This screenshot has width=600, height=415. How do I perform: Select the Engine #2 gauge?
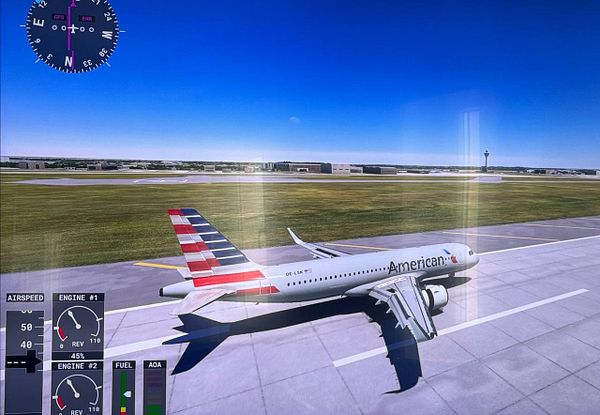pos(77,390)
